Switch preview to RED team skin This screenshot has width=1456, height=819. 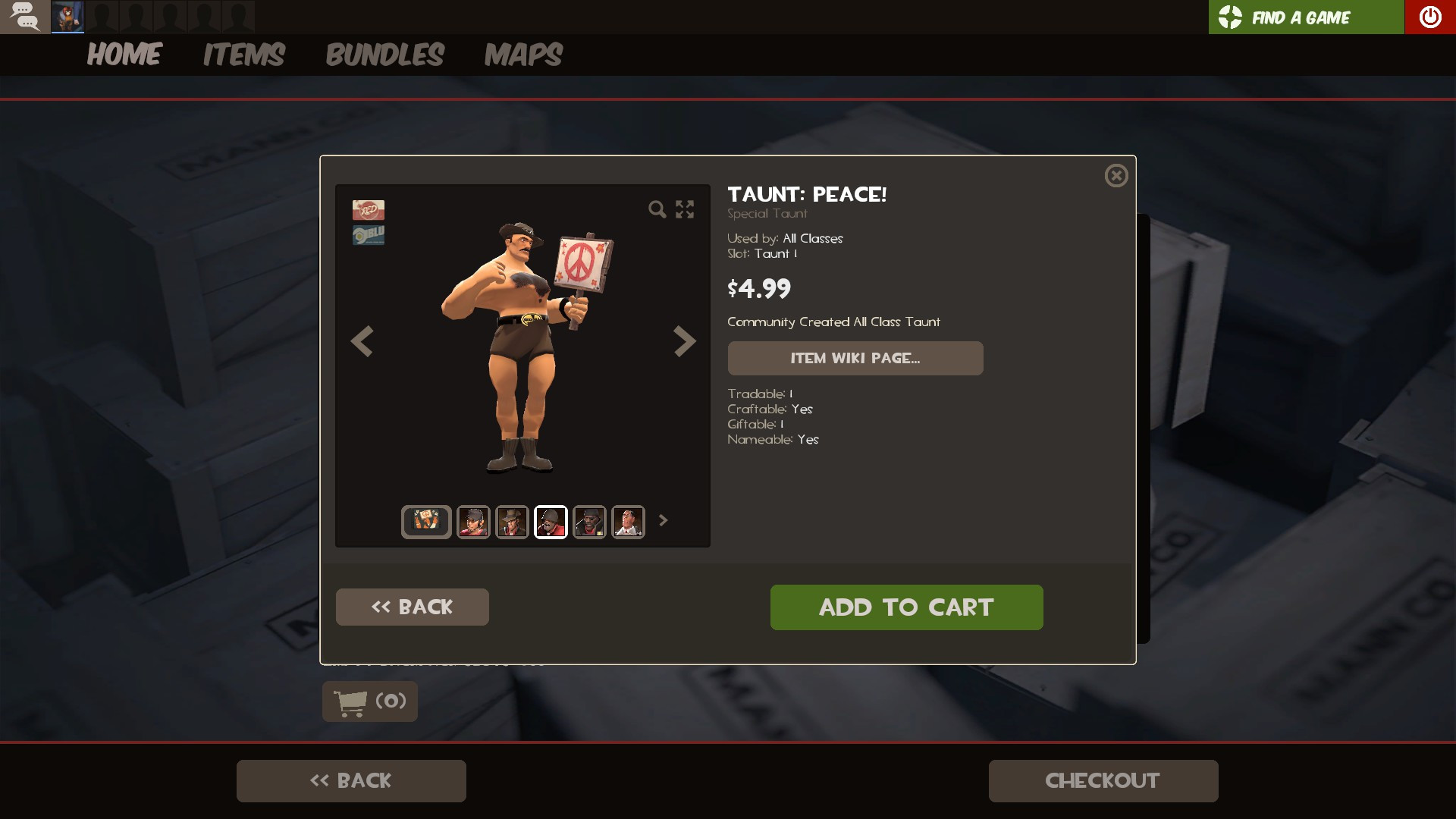(x=368, y=209)
